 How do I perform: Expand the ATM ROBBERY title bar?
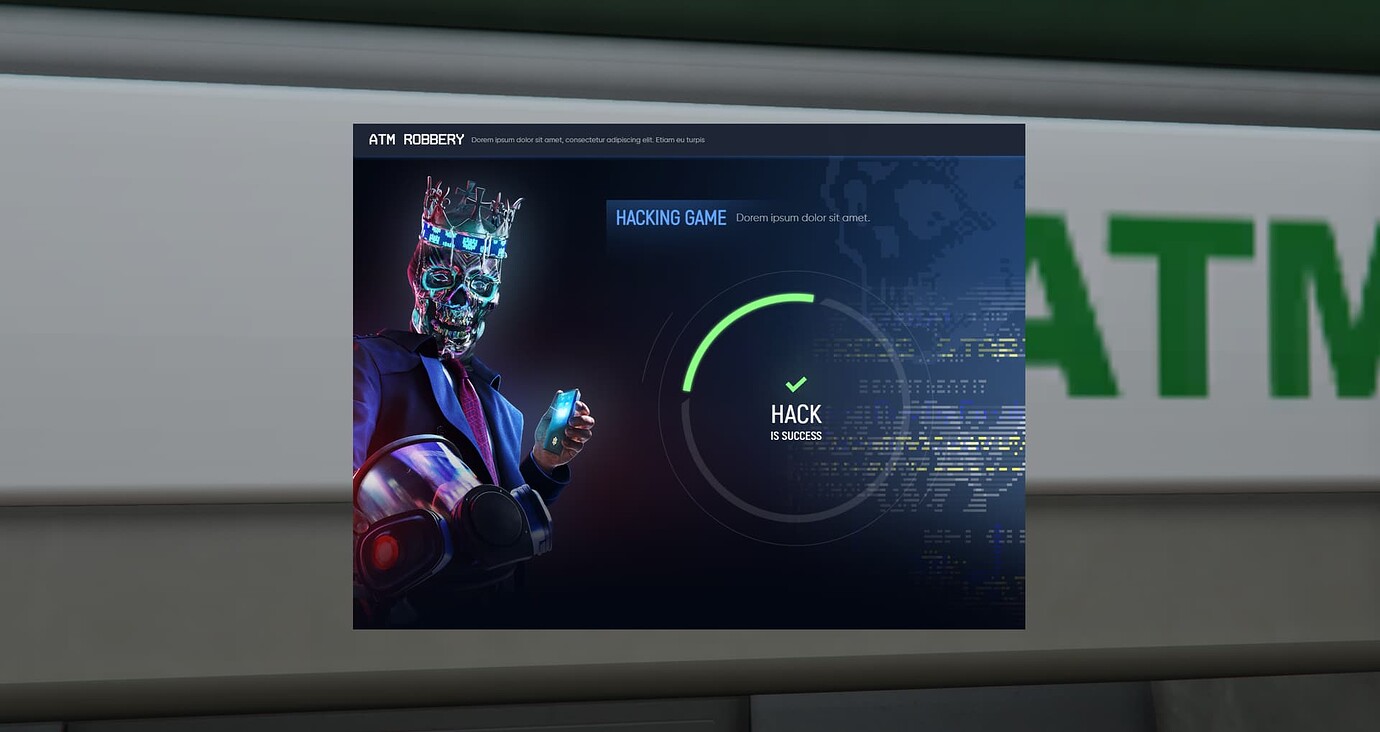[417, 140]
